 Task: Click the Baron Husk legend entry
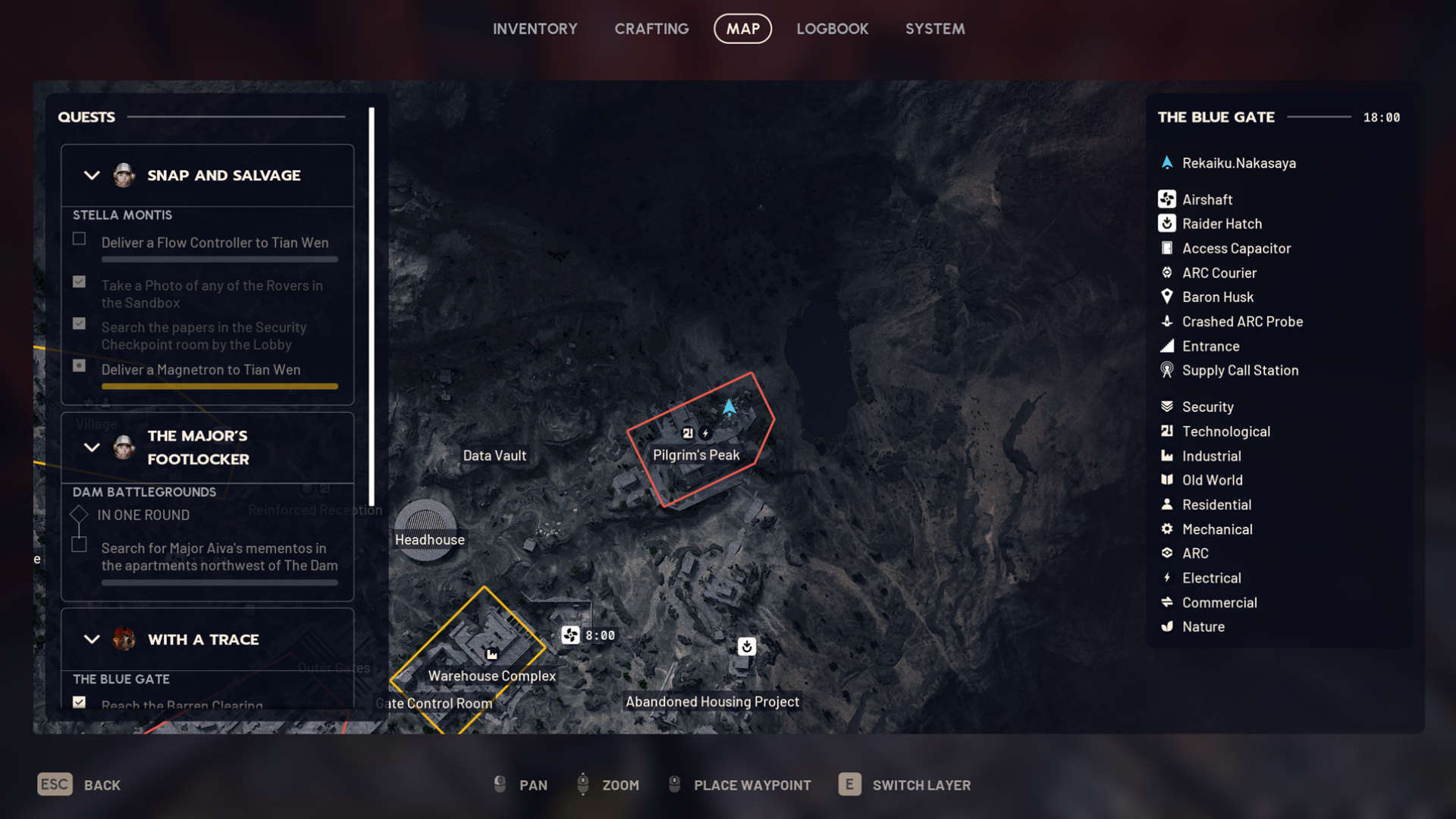(1217, 297)
